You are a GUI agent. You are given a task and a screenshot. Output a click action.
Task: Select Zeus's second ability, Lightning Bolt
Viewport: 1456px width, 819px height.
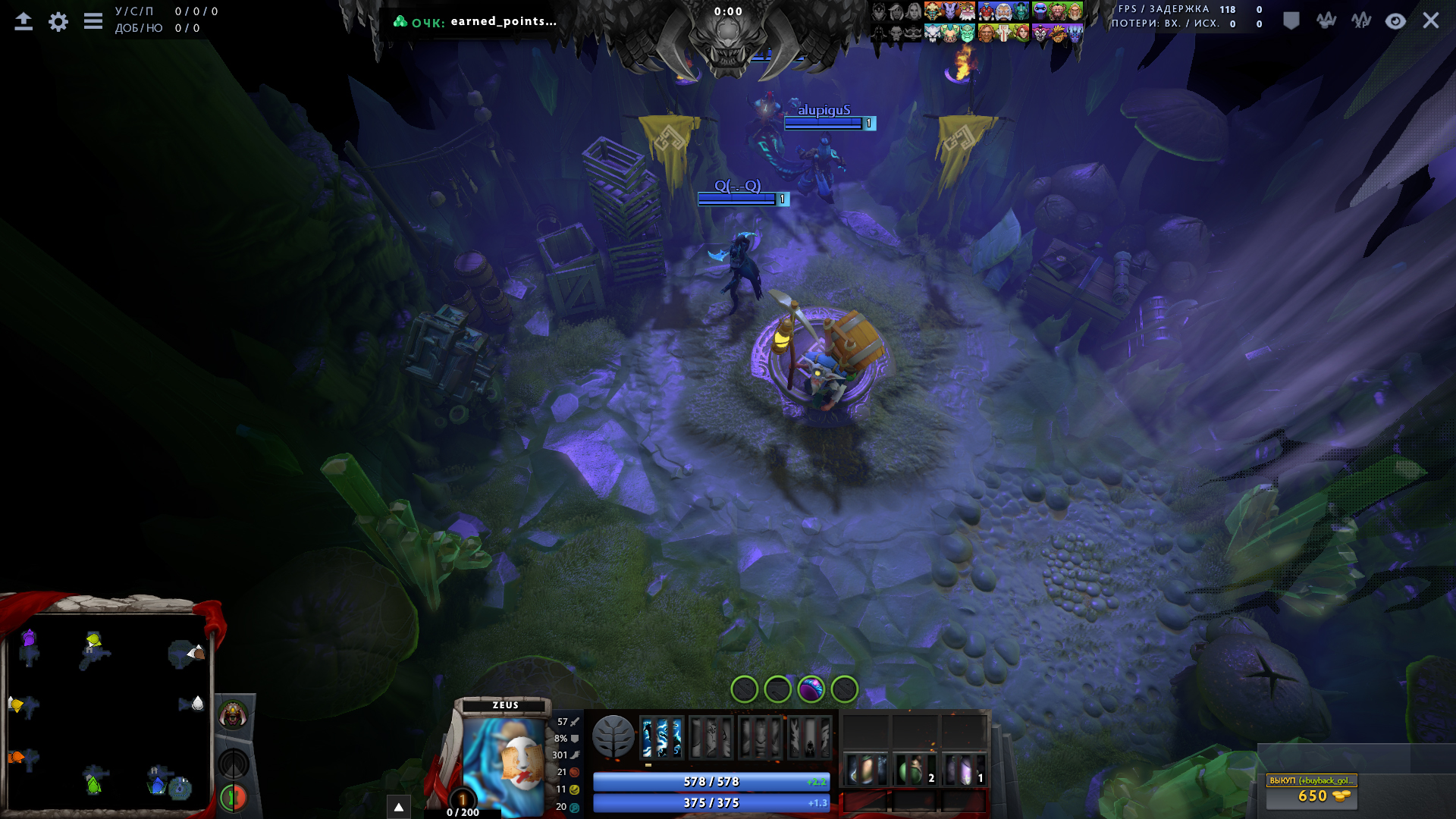(x=713, y=736)
